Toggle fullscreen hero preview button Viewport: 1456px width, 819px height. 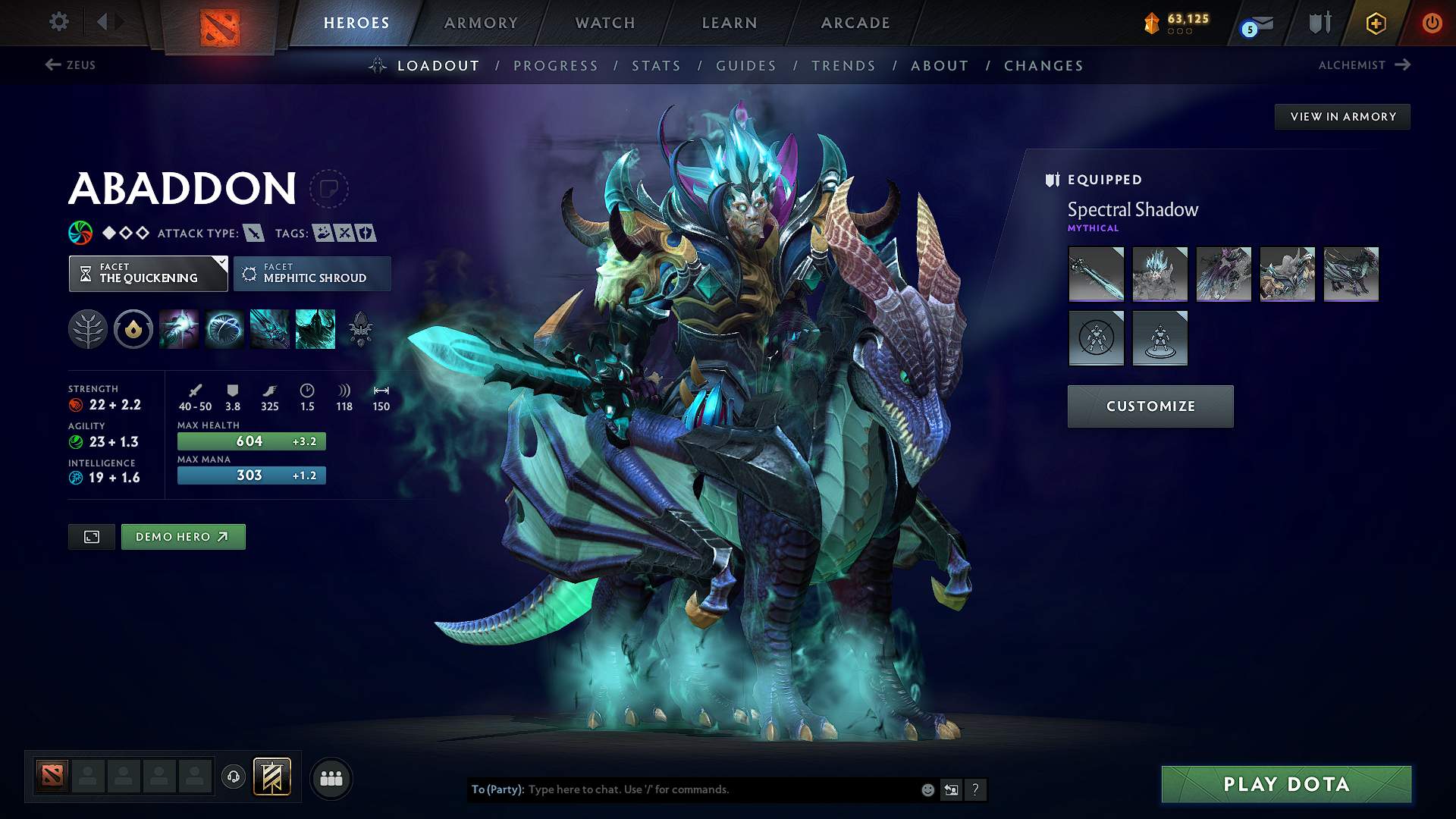91,536
